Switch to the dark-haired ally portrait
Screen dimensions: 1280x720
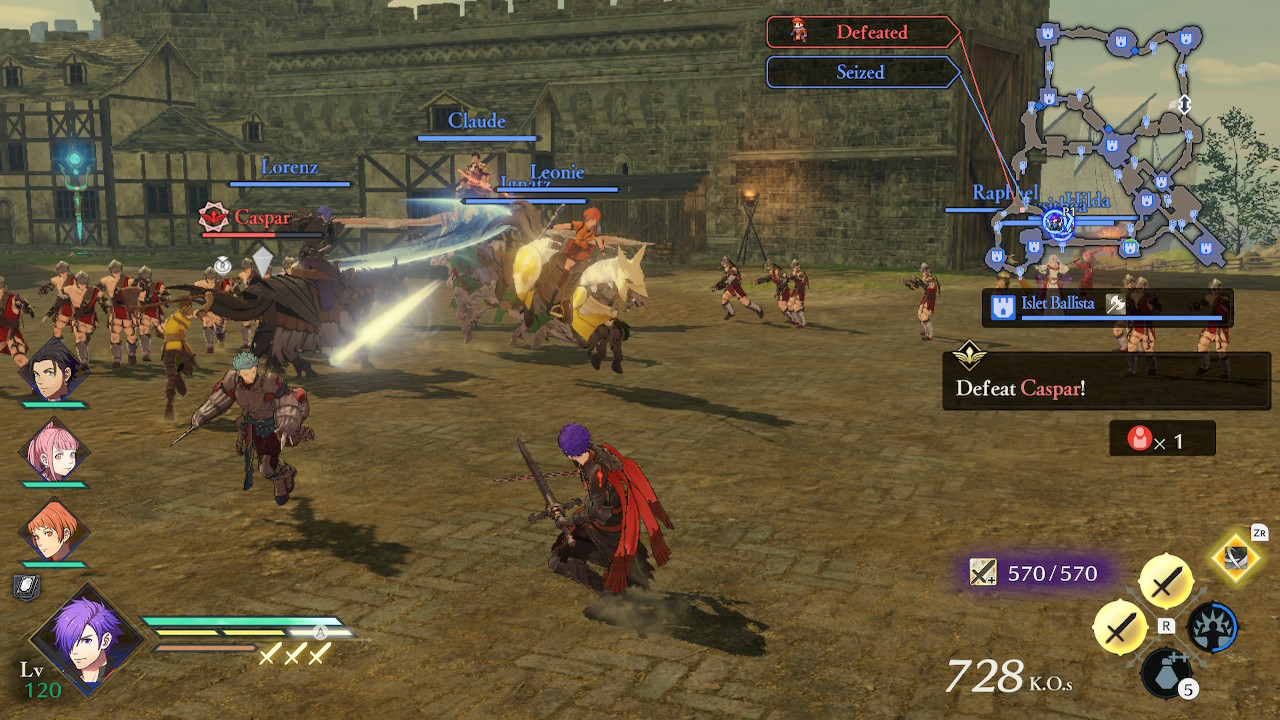coord(52,372)
